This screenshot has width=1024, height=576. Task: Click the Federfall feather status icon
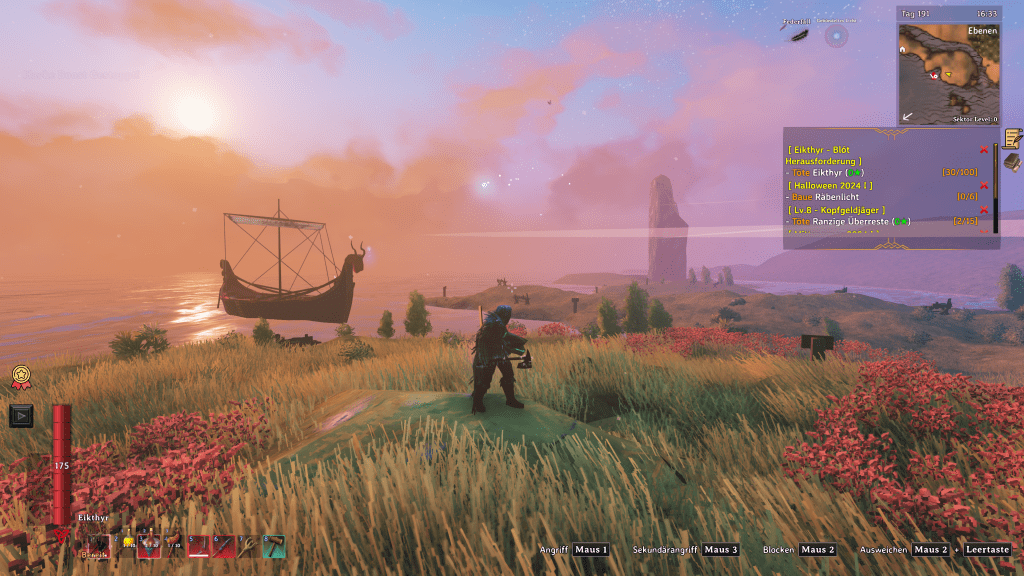[799, 35]
